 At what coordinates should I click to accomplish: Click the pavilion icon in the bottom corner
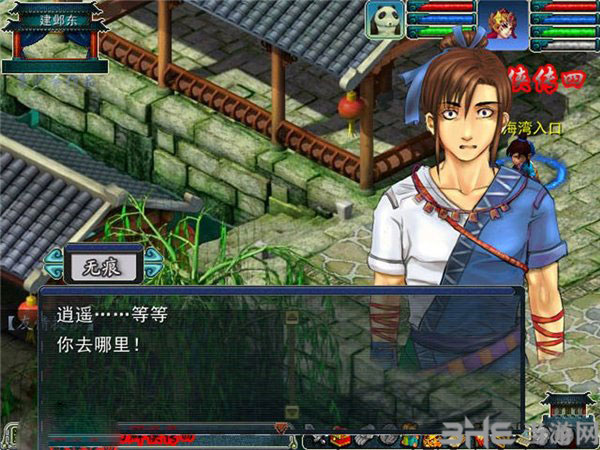point(570,412)
